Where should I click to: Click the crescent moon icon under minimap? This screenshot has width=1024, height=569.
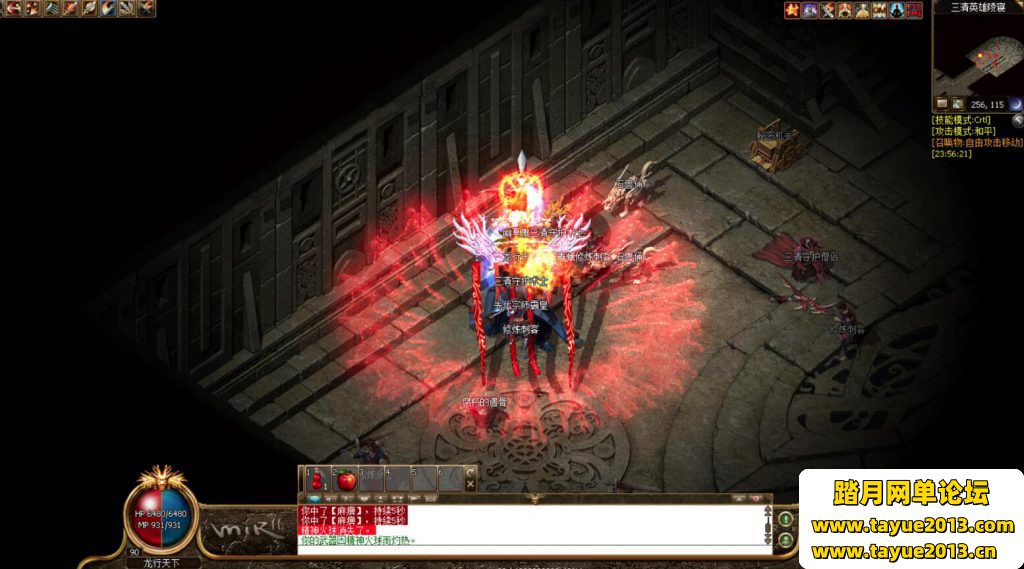tap(1015, 104)
